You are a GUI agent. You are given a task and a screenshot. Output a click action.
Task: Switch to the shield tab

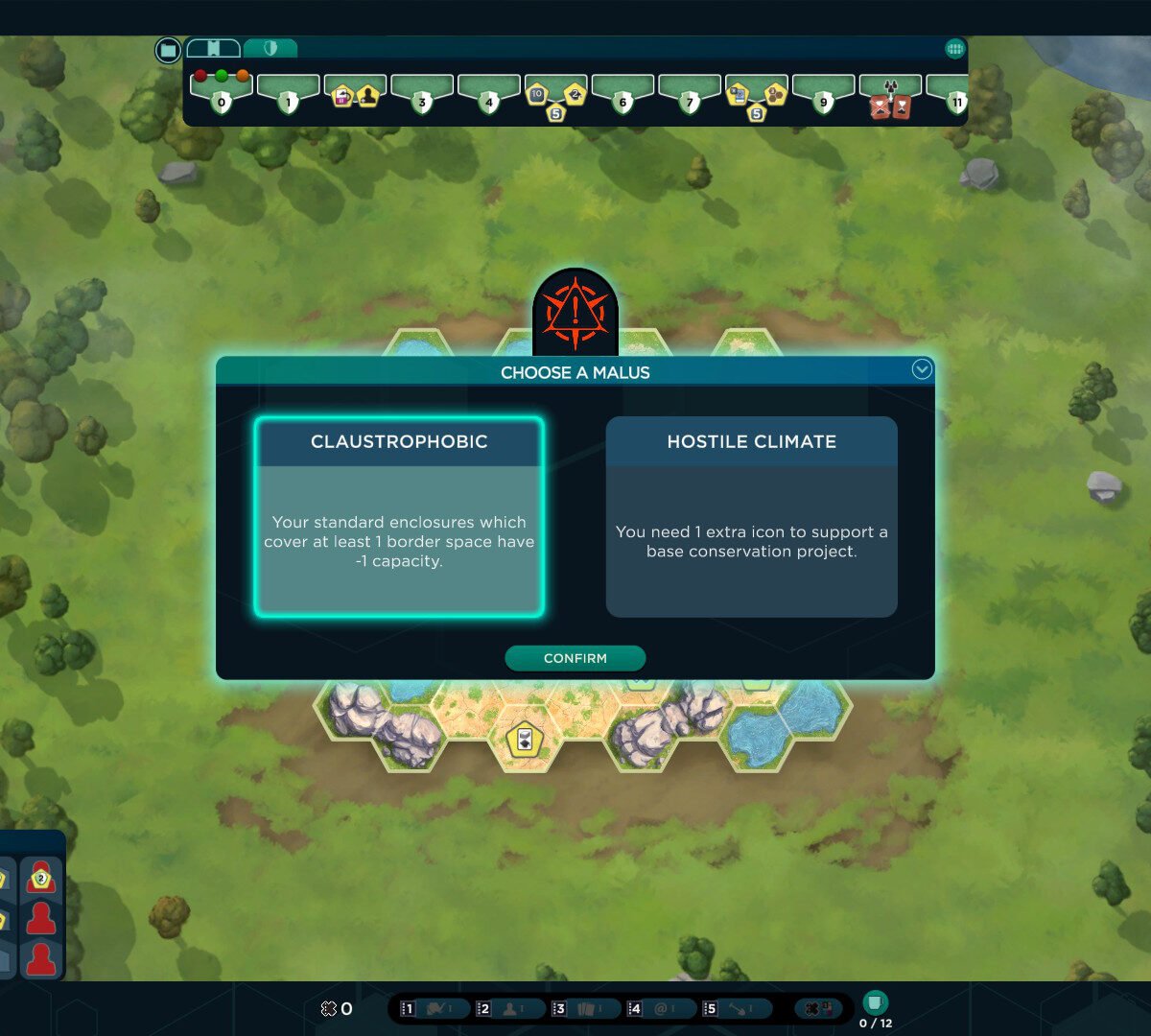(270, 48)
